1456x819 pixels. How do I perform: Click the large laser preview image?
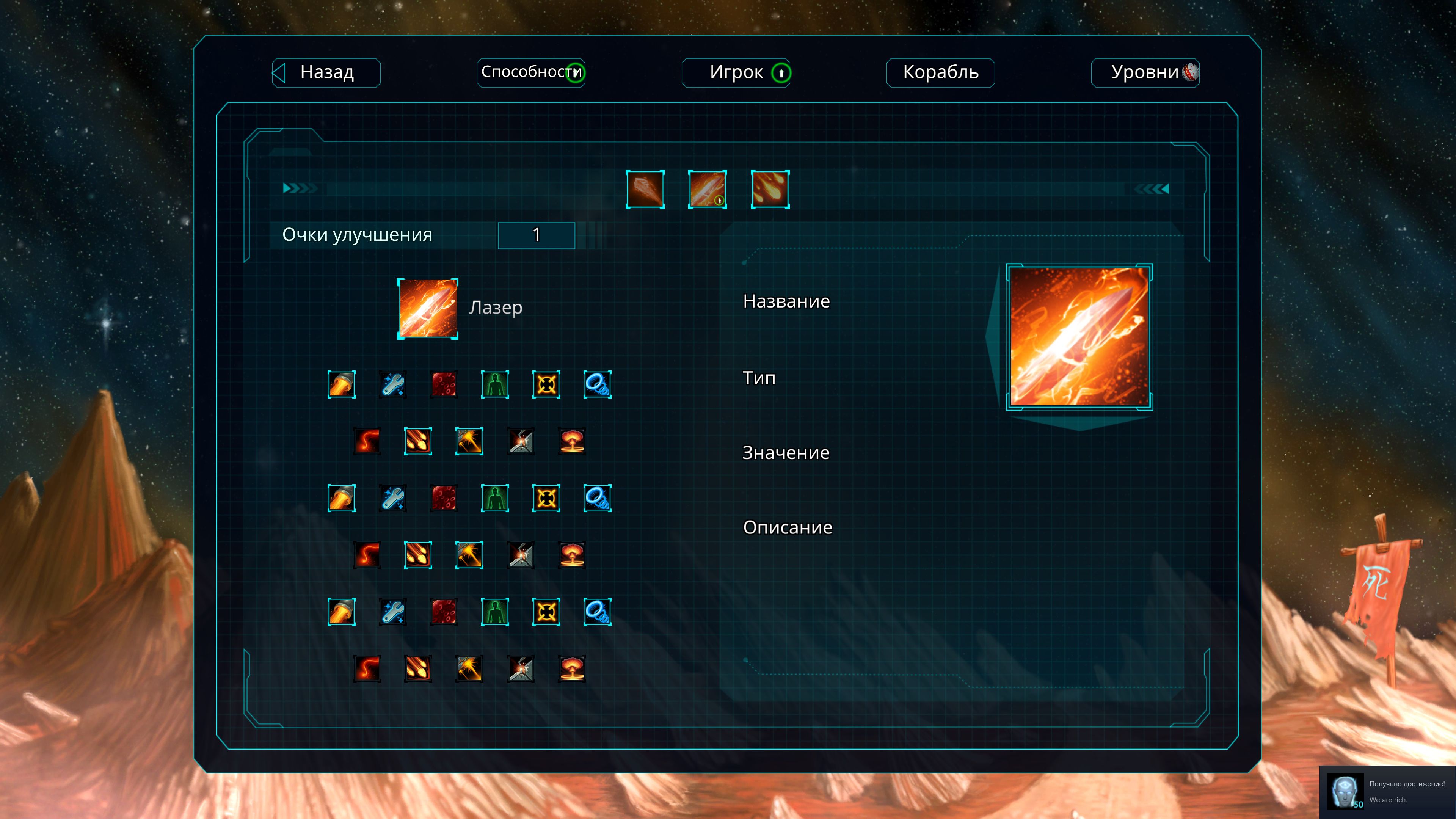pyautogui.click(x=1079, y=337)
